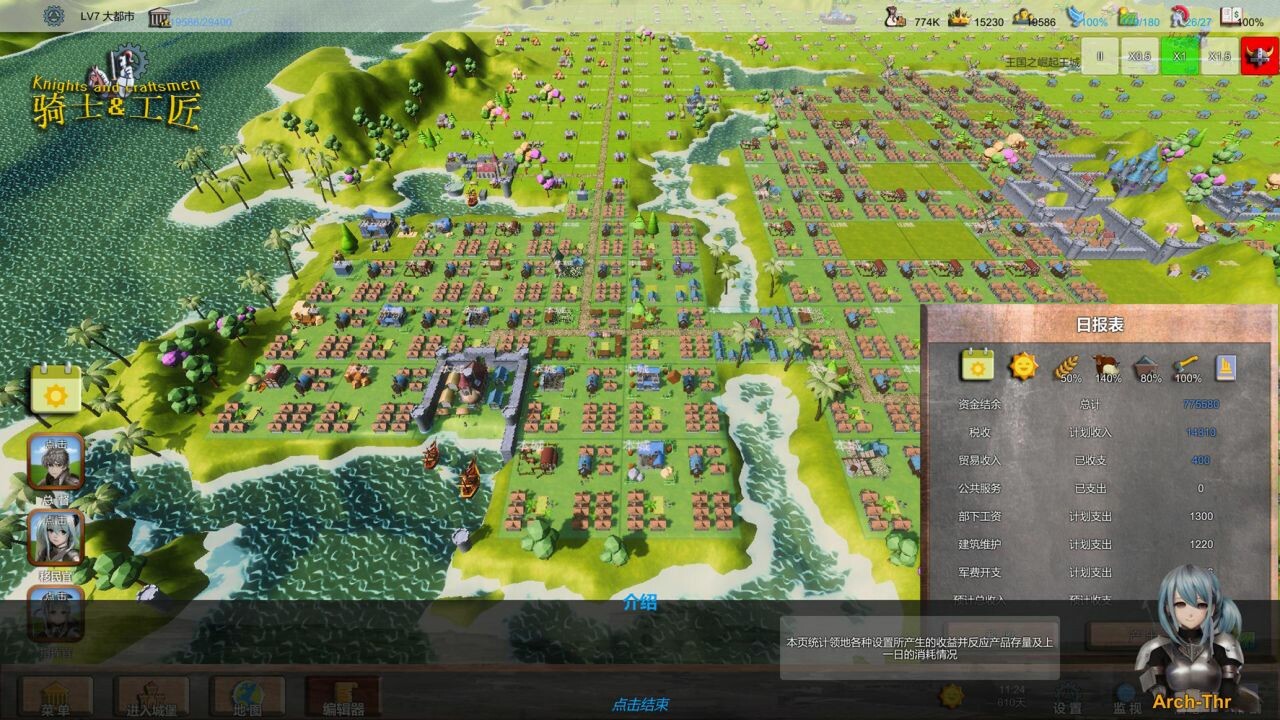Click the red battle helmet icon top right
The image size is (1280, 720).
point(1257,58)
